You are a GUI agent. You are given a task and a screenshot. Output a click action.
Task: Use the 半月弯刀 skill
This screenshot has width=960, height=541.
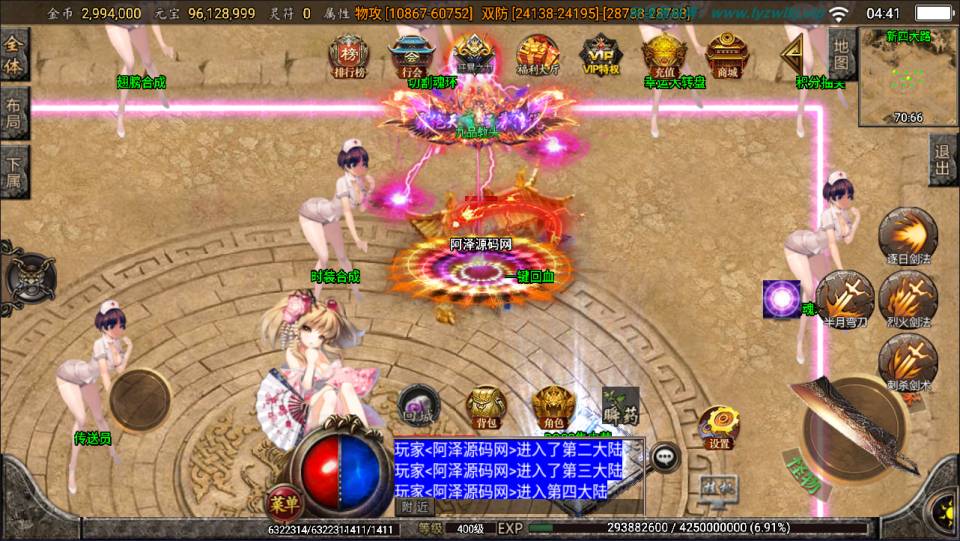[x=844, y=297]
